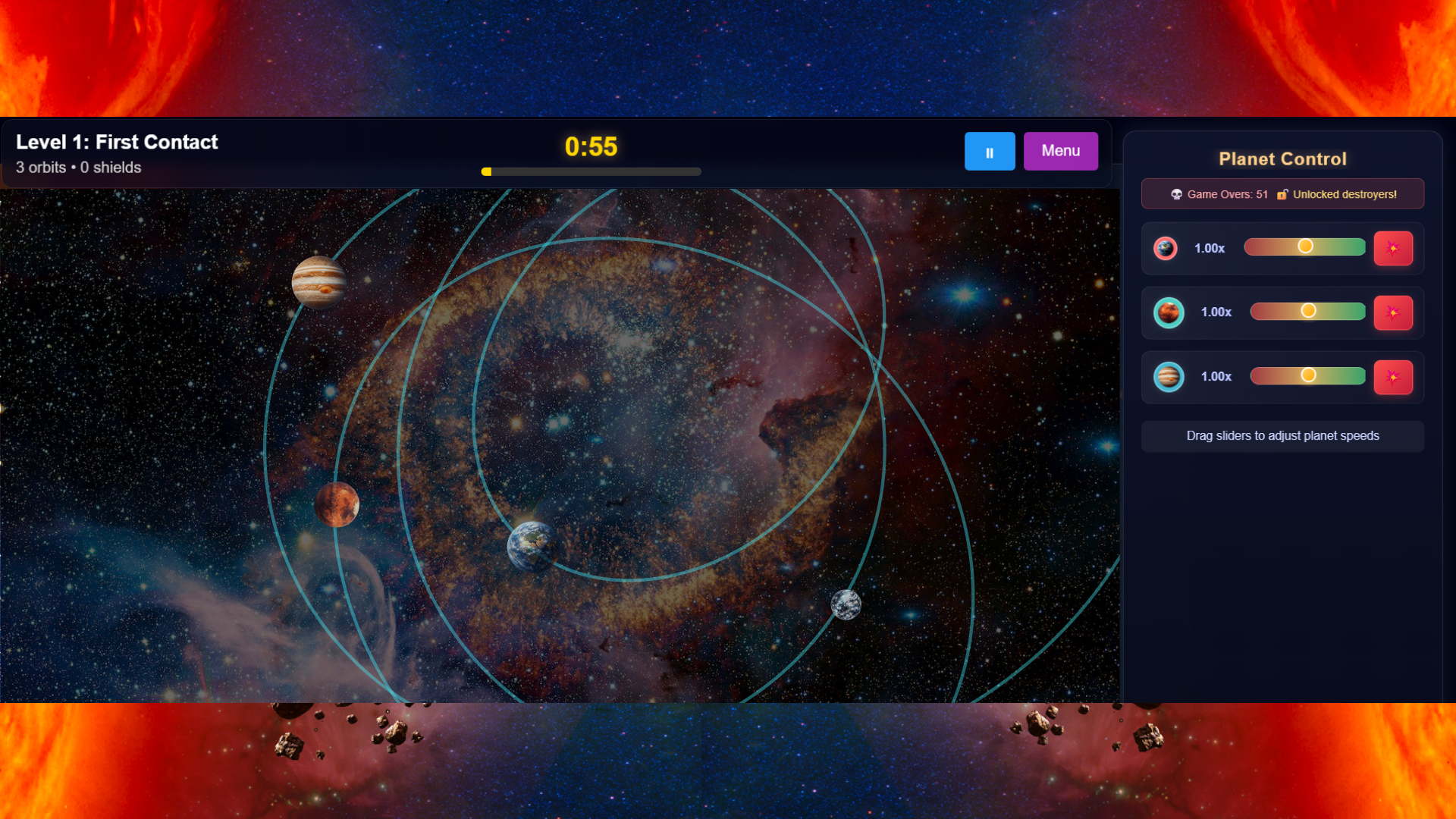Select Mars in the orbit view

coord(336,505)
